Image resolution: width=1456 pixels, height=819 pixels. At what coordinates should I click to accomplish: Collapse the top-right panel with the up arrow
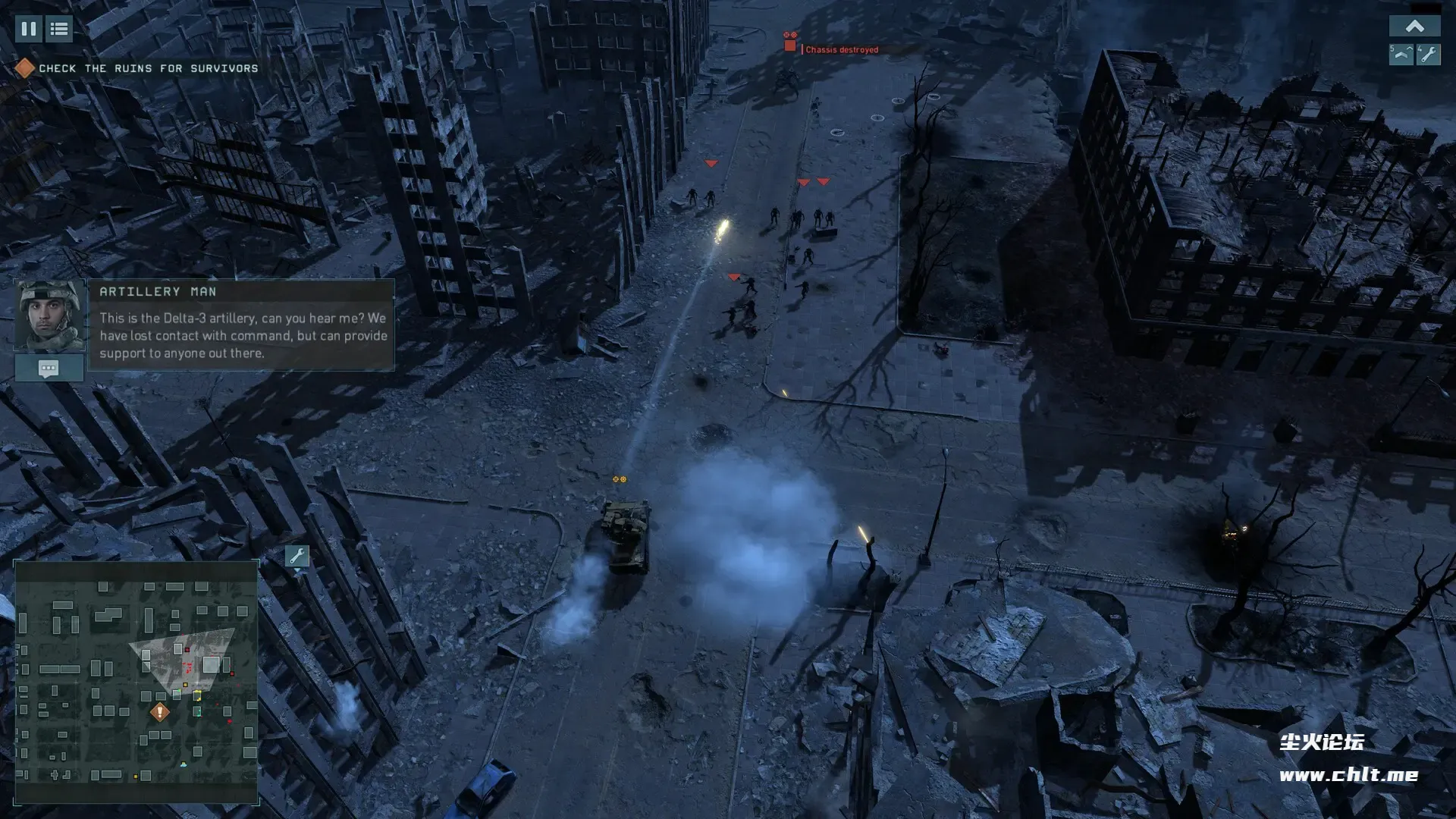[x=1414, y=27]
